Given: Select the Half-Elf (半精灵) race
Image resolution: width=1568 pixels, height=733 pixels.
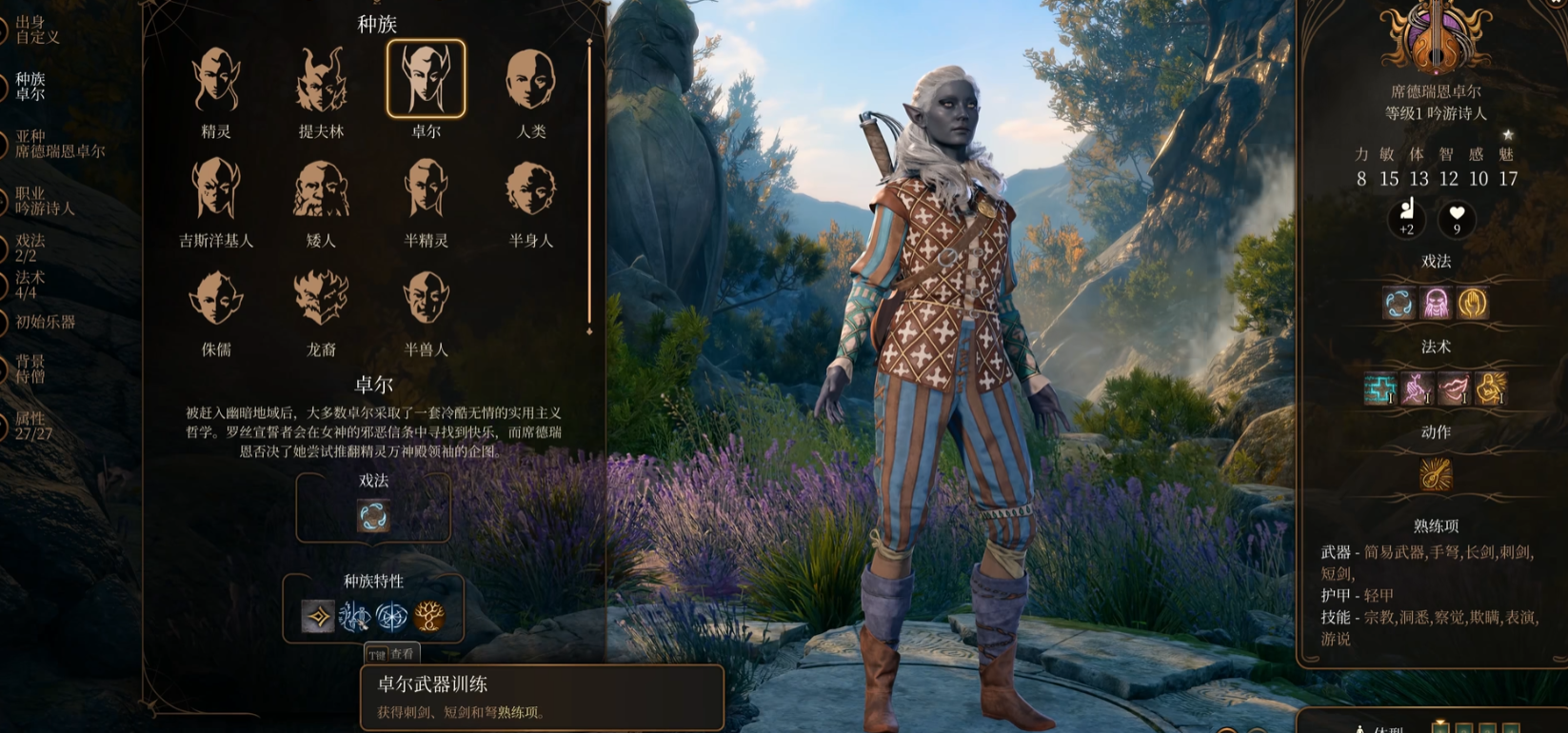Looking at the screenshot, I should tap(426, 189).
